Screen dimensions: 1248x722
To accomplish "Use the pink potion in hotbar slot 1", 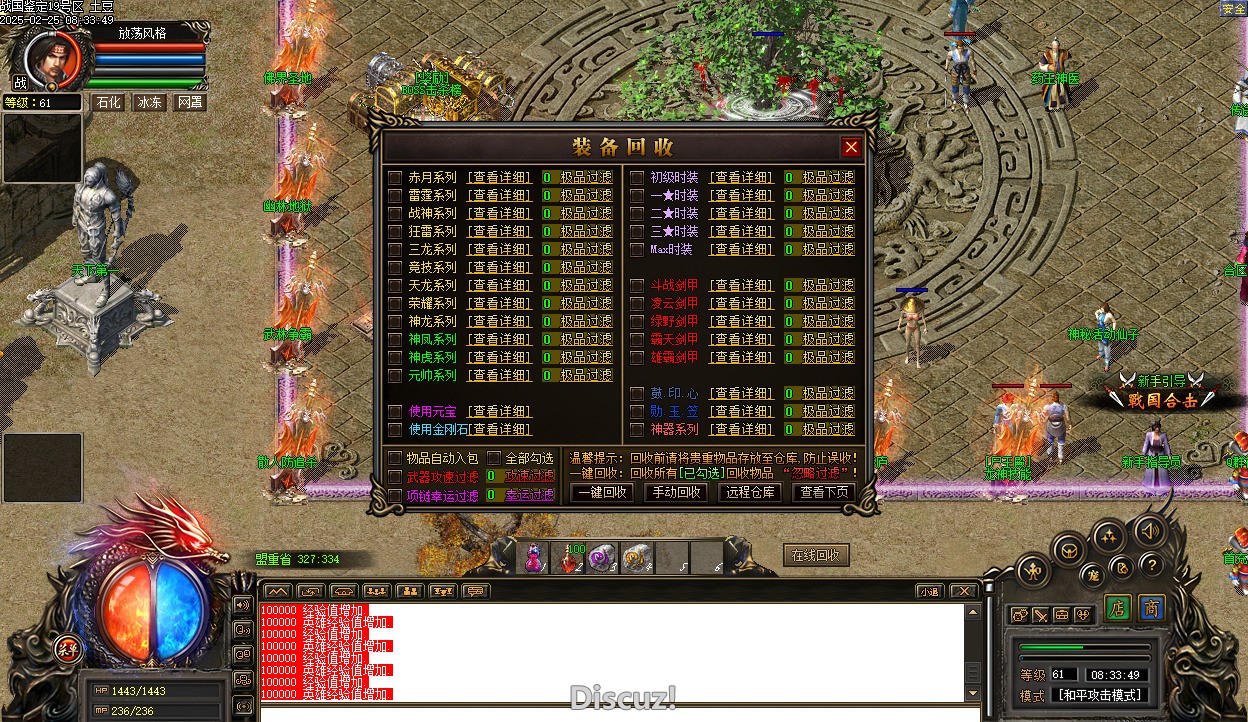I will 535,558.
